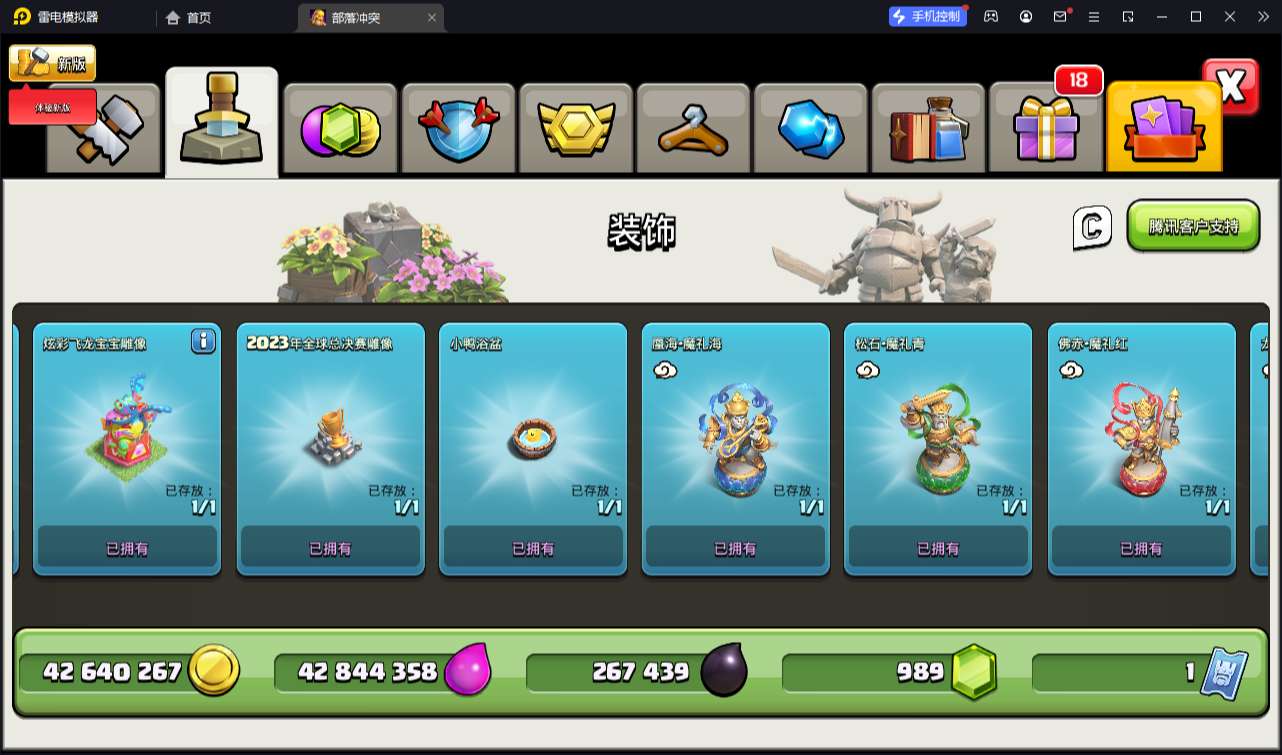
Task: Open the emulator 手机控制 button
Action: click(928, 17)
